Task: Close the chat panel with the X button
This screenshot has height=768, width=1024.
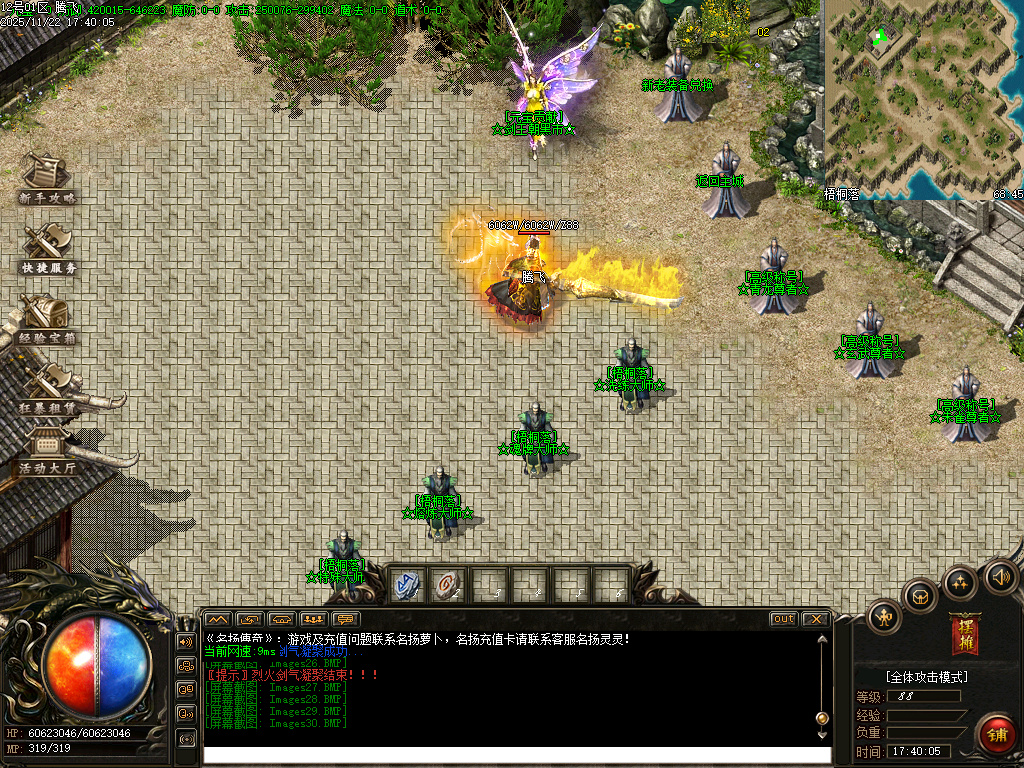Action: coord(815,619)
